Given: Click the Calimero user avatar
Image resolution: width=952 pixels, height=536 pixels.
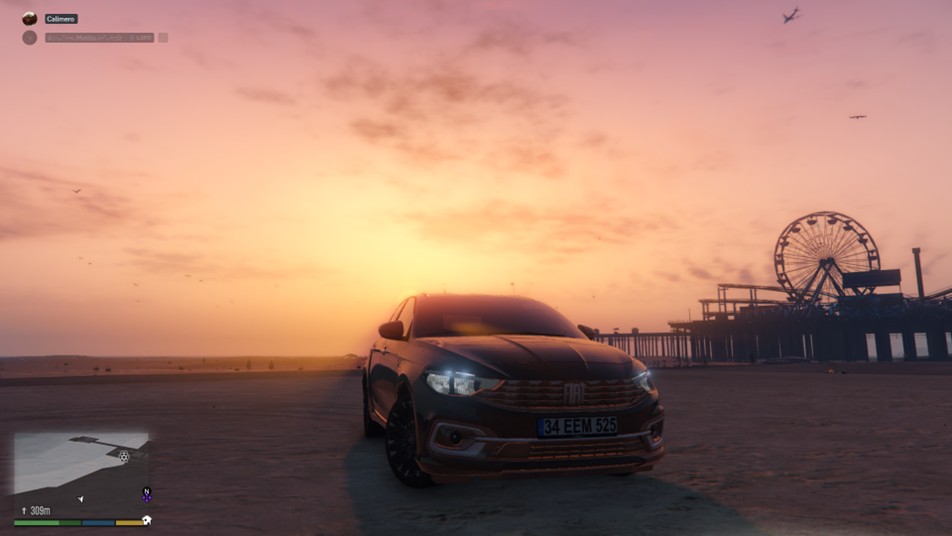Looking at the screenshot, I should click(29, 18).
